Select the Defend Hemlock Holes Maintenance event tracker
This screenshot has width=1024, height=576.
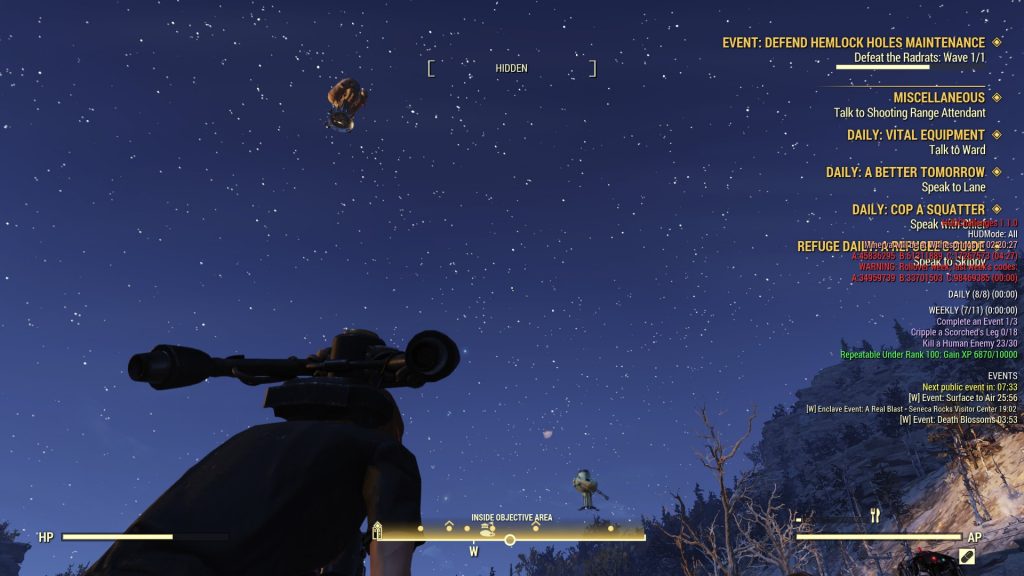853,43
